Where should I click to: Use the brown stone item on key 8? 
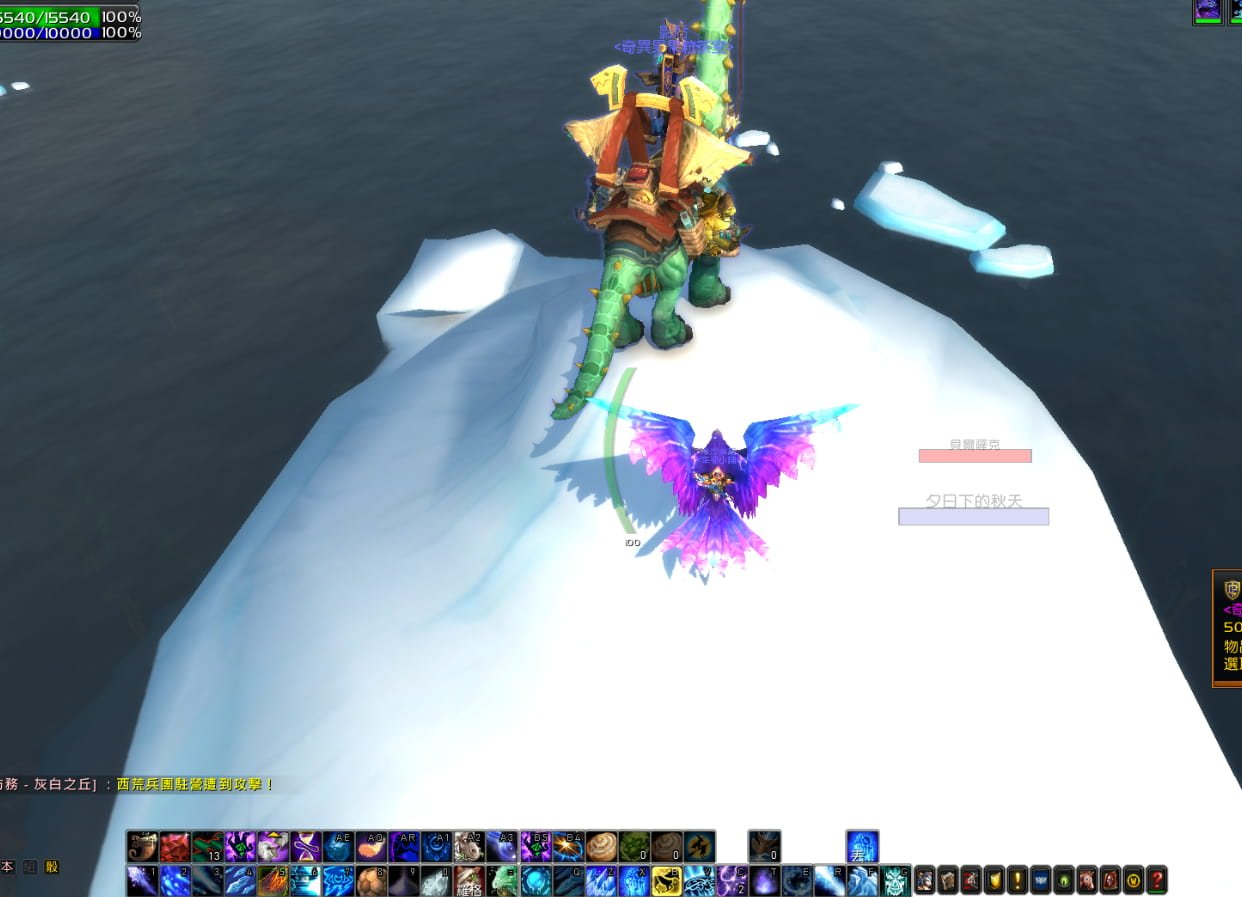(x=371, y=880)
